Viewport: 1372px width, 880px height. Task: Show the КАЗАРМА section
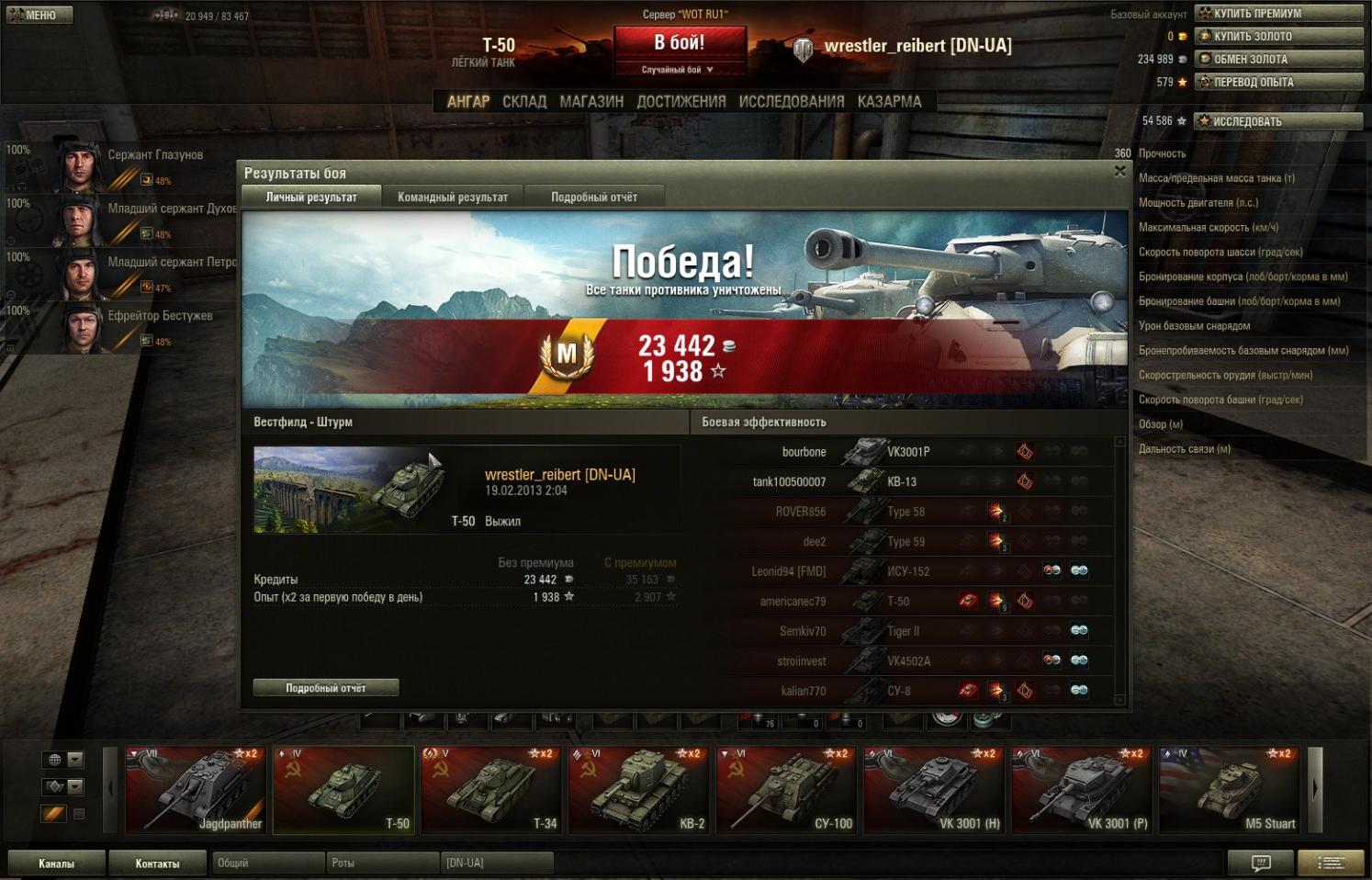click(x=889, y=101)
